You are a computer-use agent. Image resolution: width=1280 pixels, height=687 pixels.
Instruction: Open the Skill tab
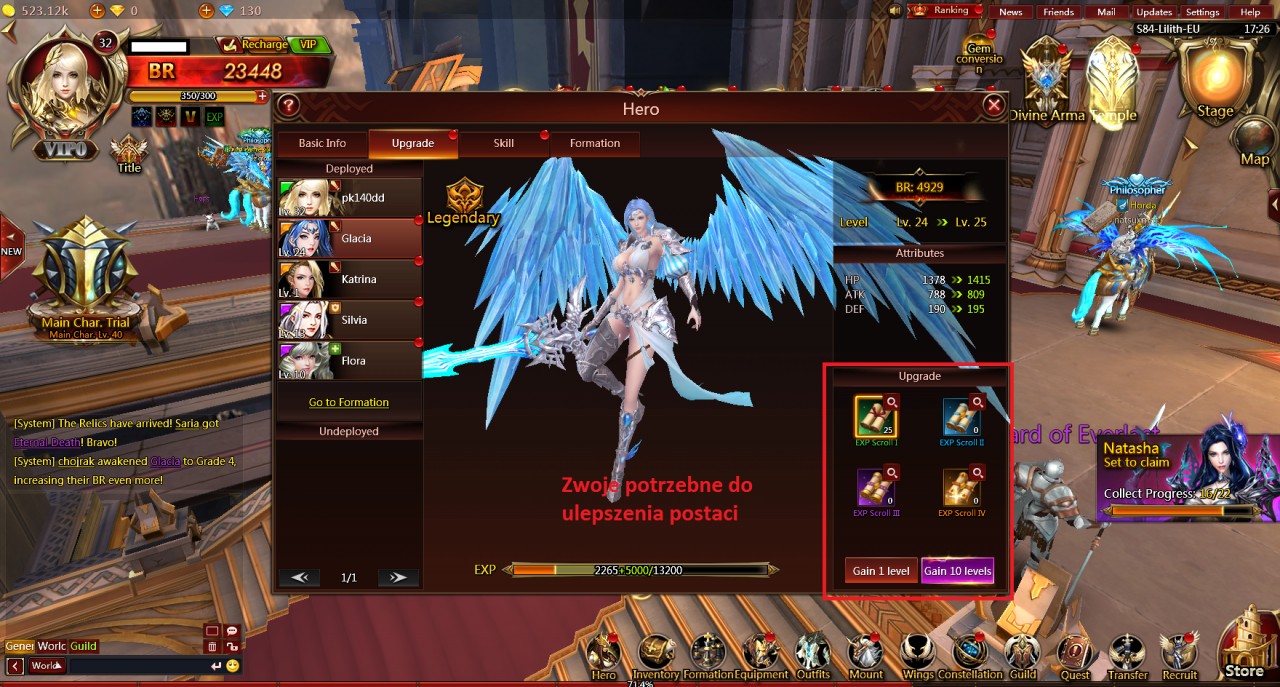point(503,143)
